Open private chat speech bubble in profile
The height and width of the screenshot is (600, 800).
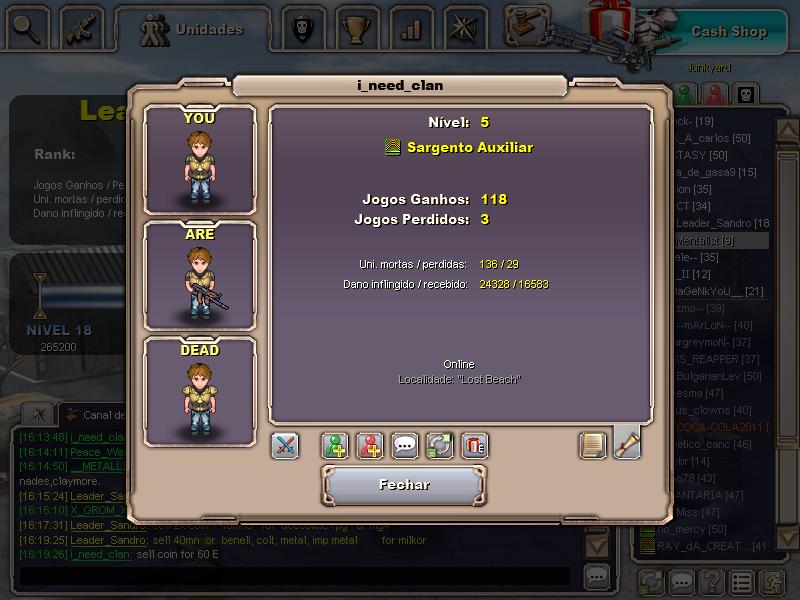pyautogui.click(x=405, y=446)
